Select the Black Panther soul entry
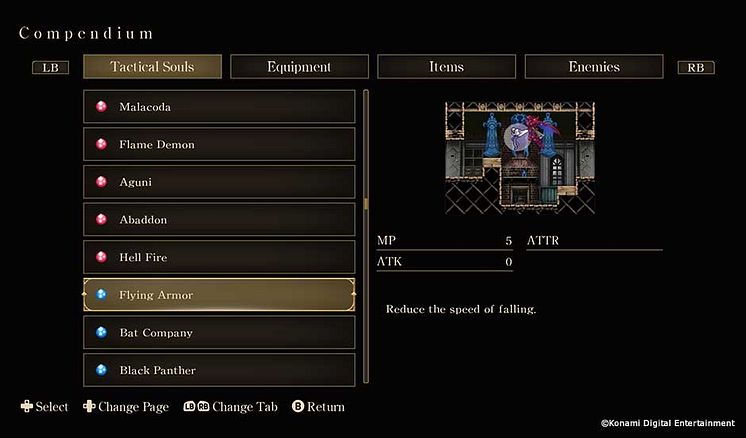The width and height of the screenshot is (746, 438). pyautogui.click(x=219, y=370)
